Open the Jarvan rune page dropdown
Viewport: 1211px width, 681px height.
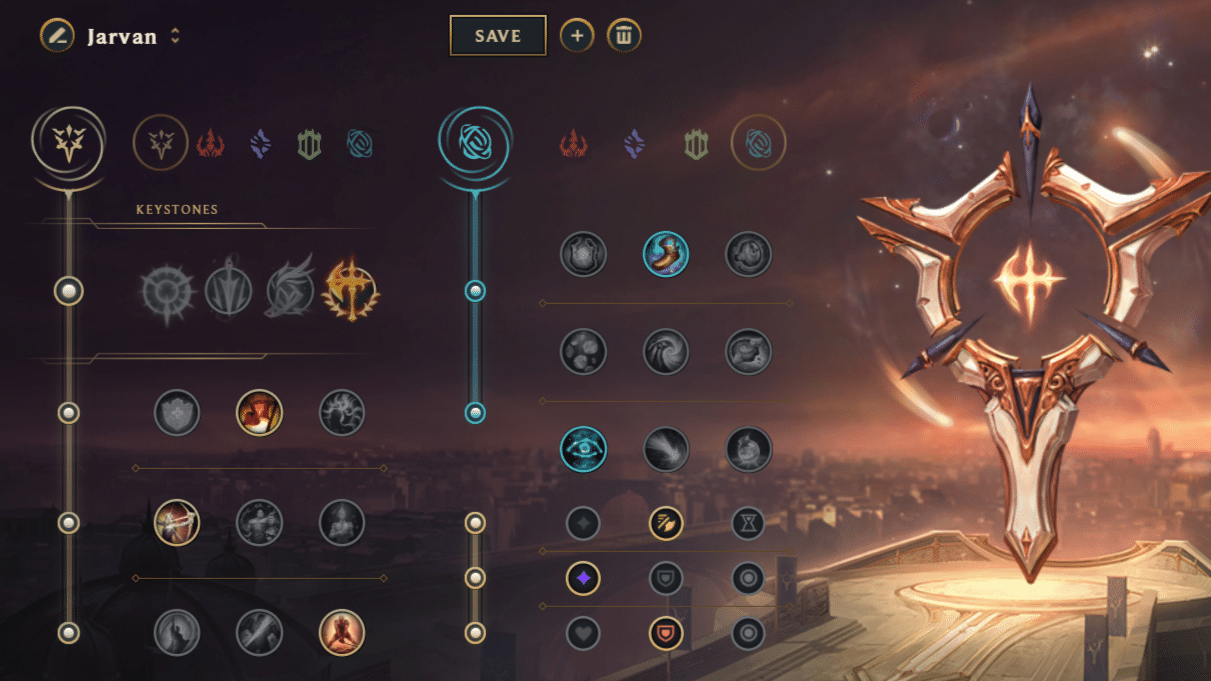click(175, 36)
